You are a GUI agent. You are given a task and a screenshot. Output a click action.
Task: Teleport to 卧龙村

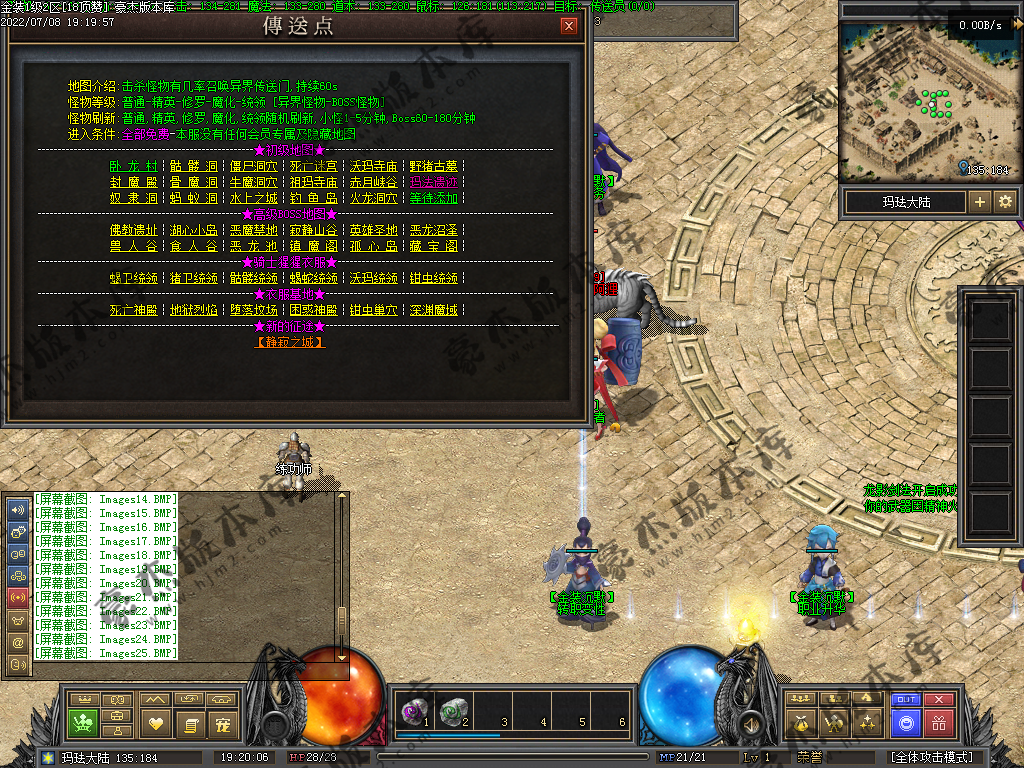(x=133, y=166)
